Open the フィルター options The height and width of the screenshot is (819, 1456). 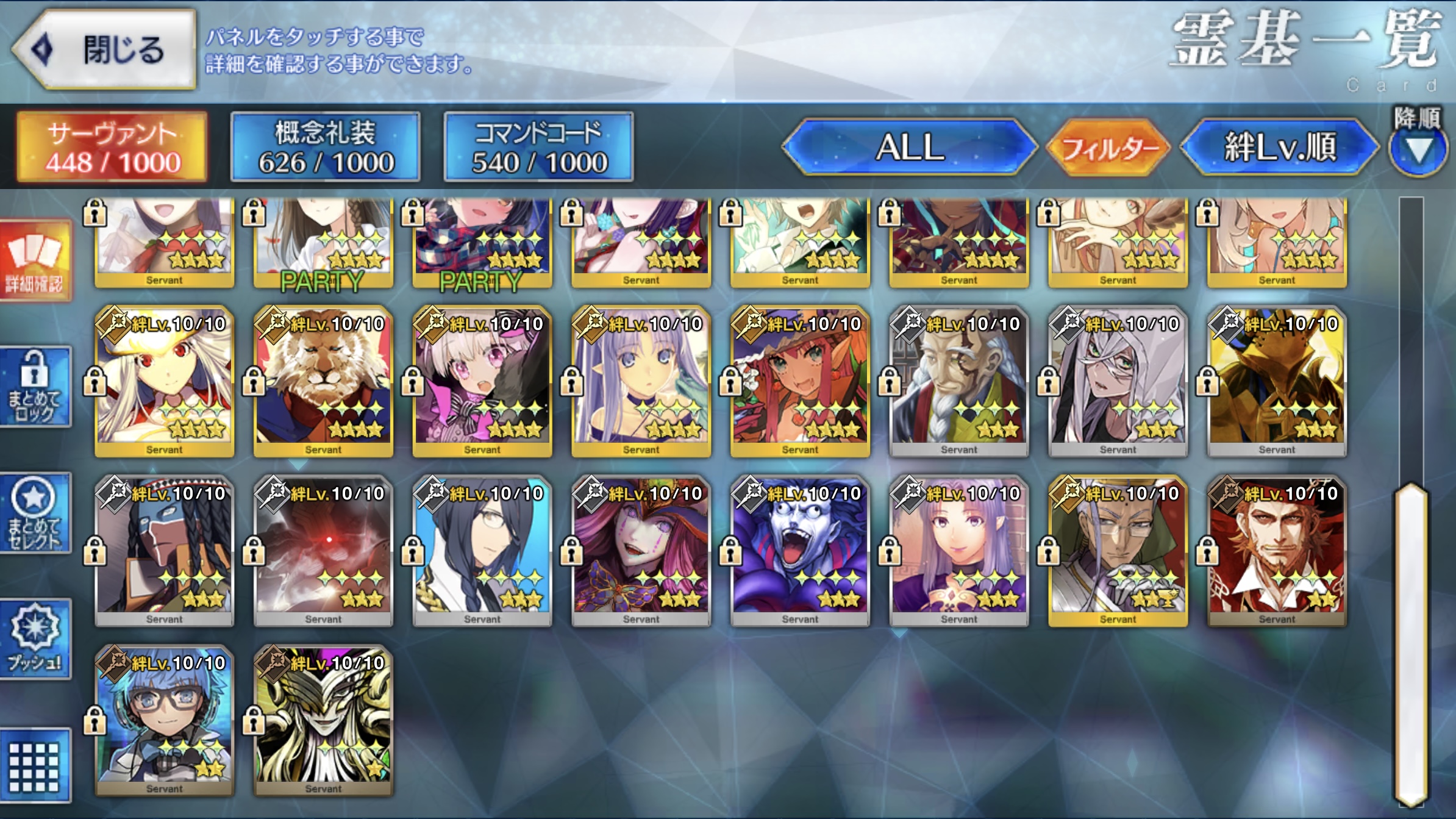pos(1108,148)
